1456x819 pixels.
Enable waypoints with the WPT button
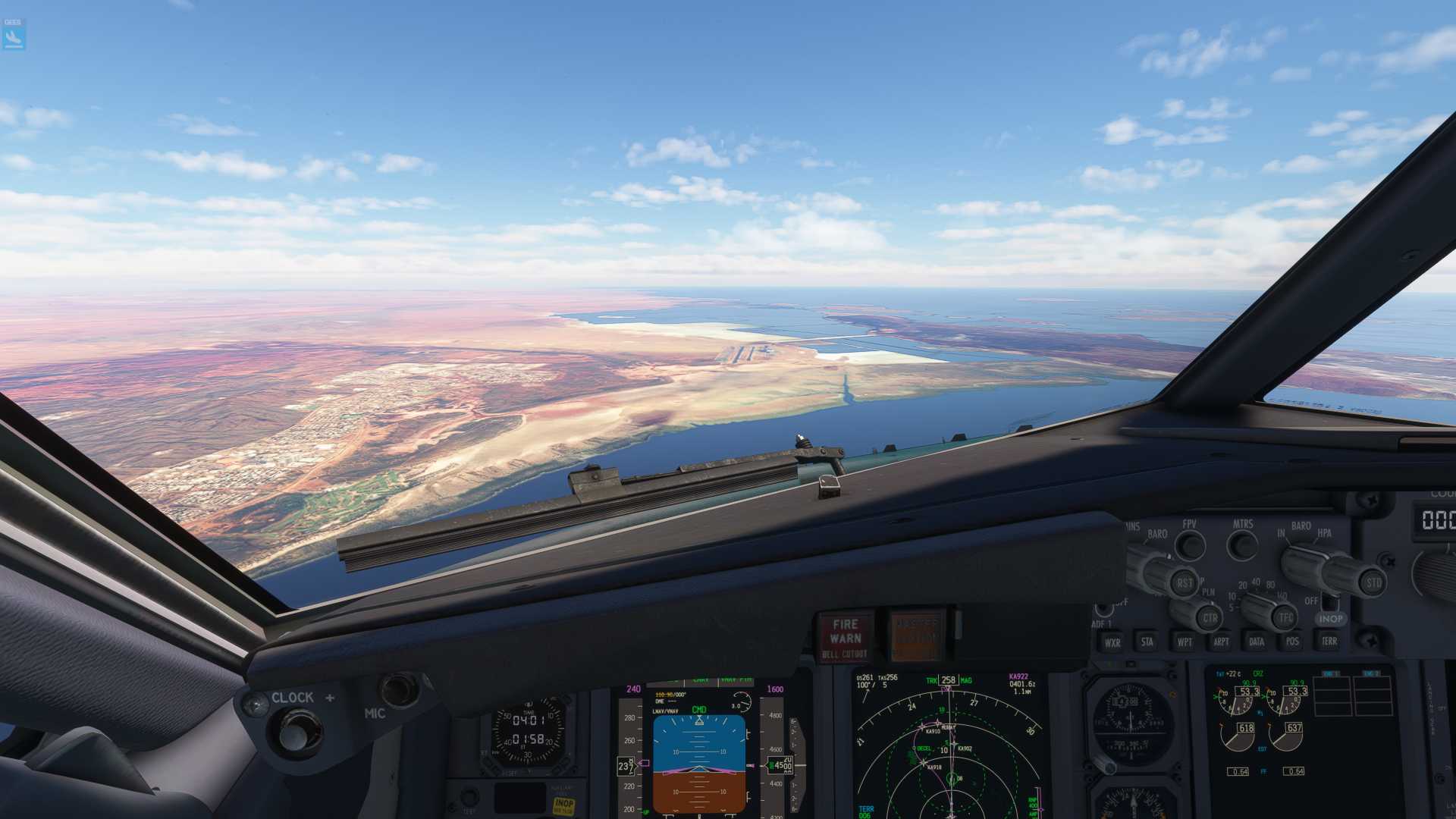[1185, 642]
